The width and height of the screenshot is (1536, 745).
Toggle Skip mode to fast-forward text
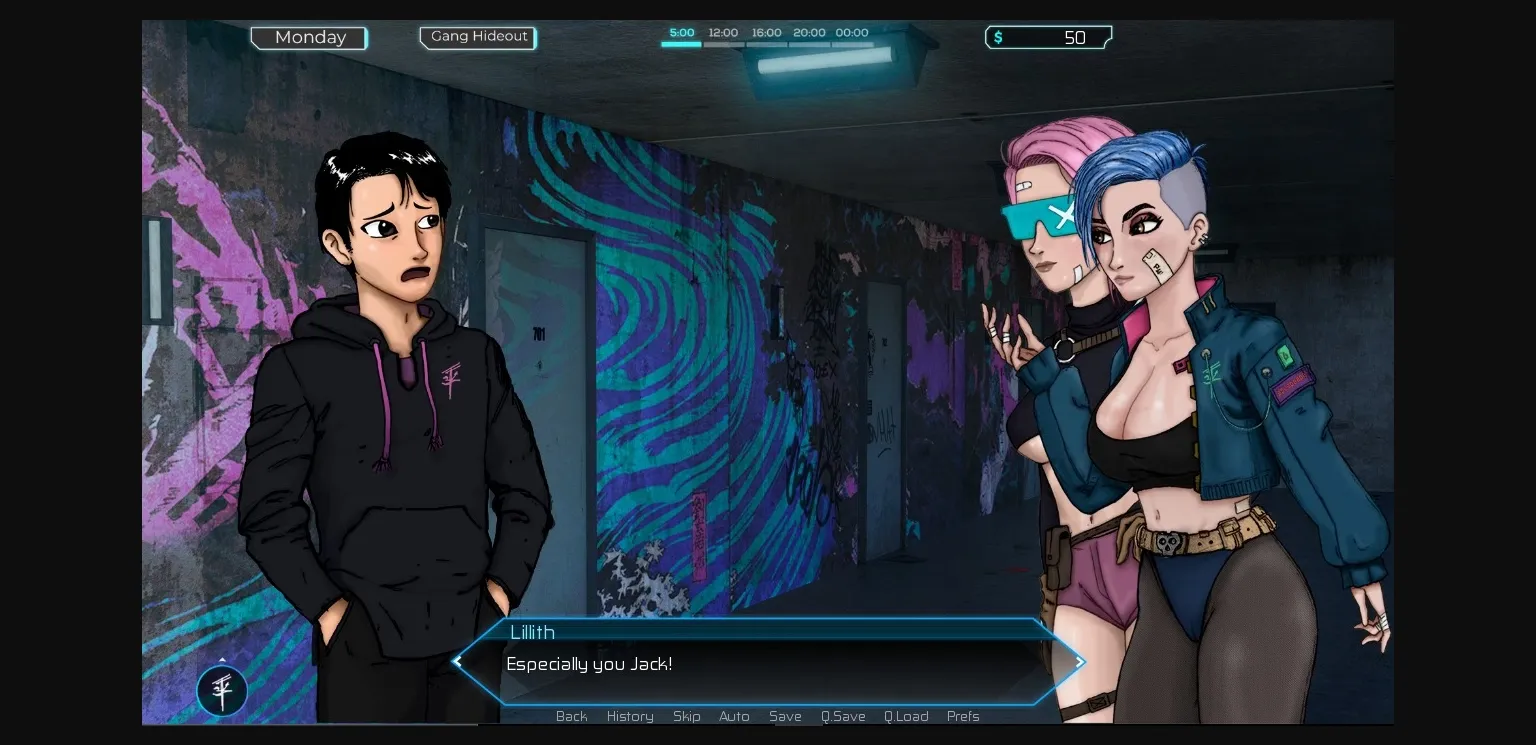[x=686, y=716]
